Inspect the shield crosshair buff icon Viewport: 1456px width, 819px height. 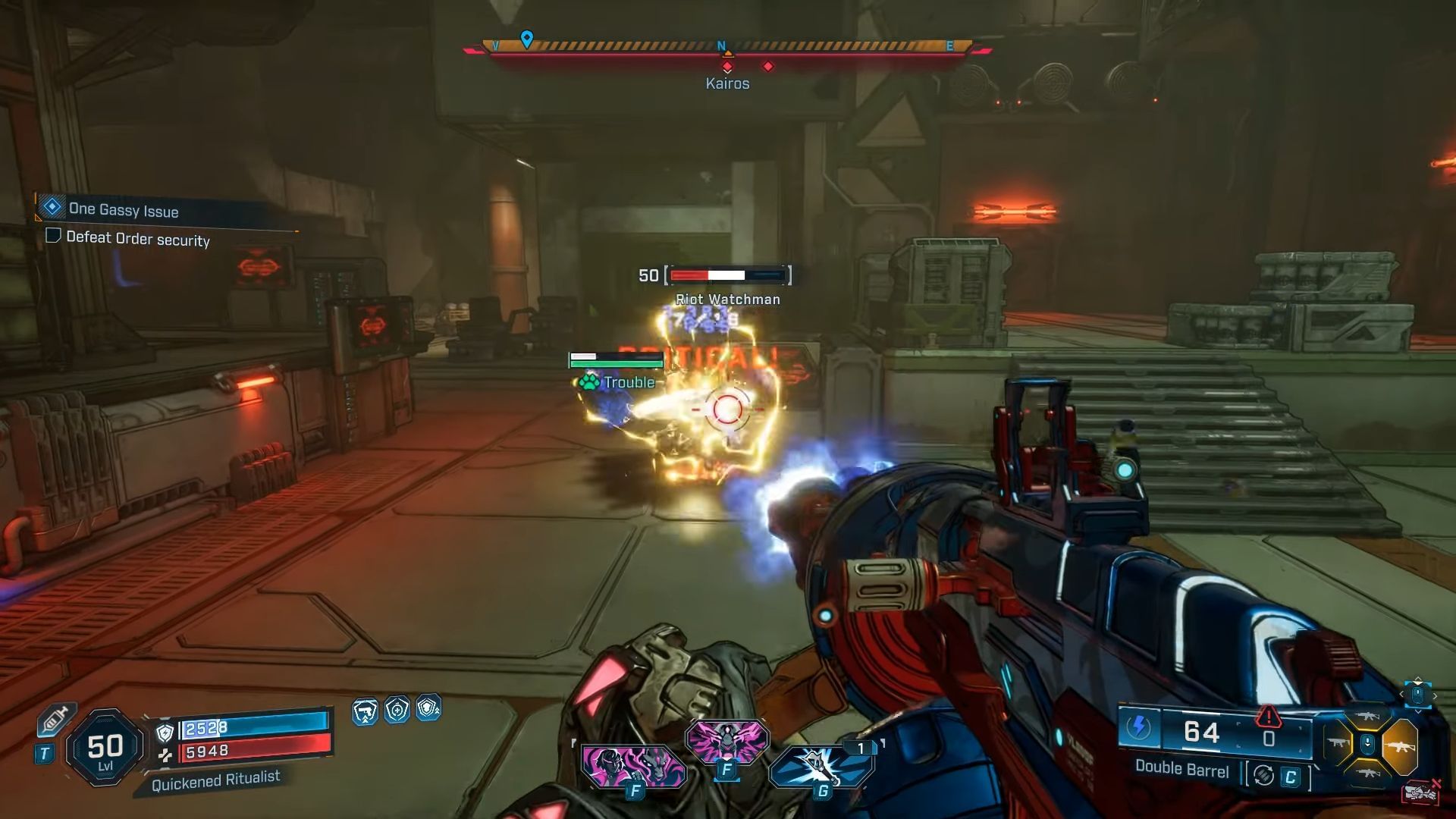click(x=397, y=710)
